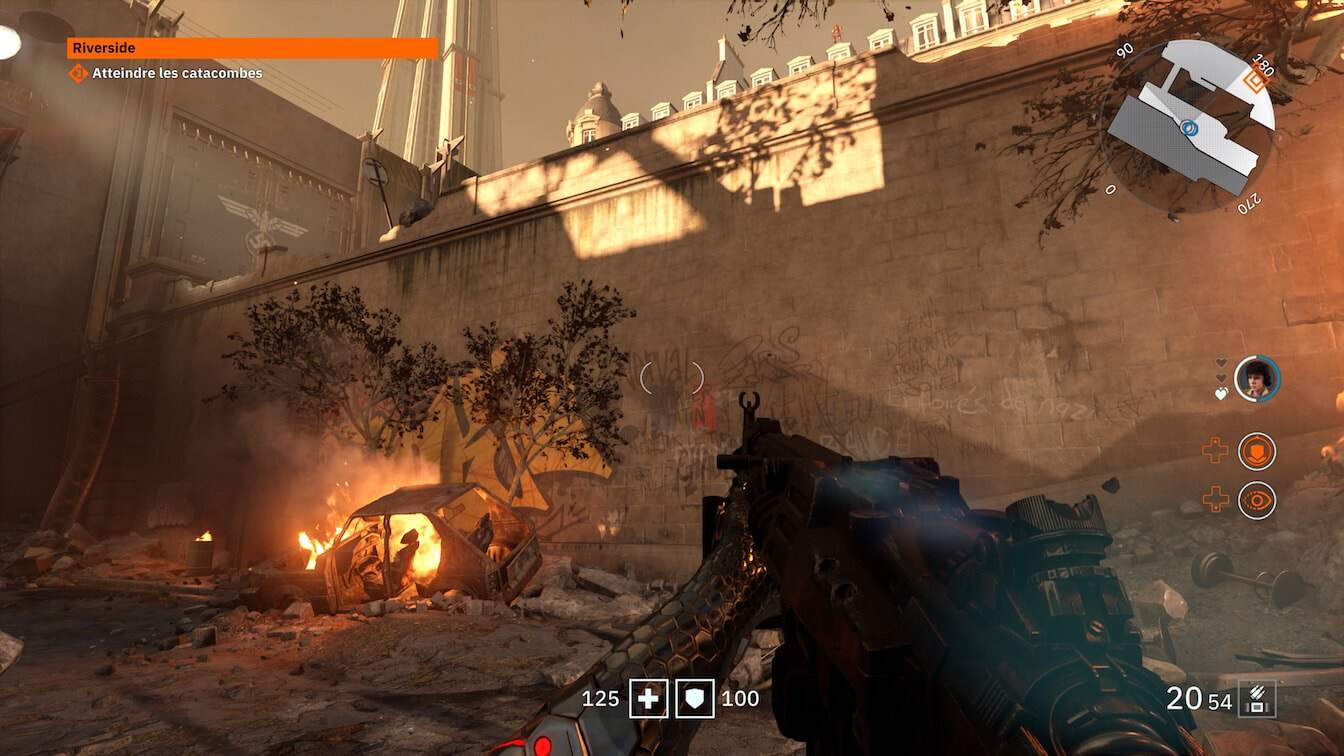
Task: Activate the eye pep signal icon
Action: 1257,500
